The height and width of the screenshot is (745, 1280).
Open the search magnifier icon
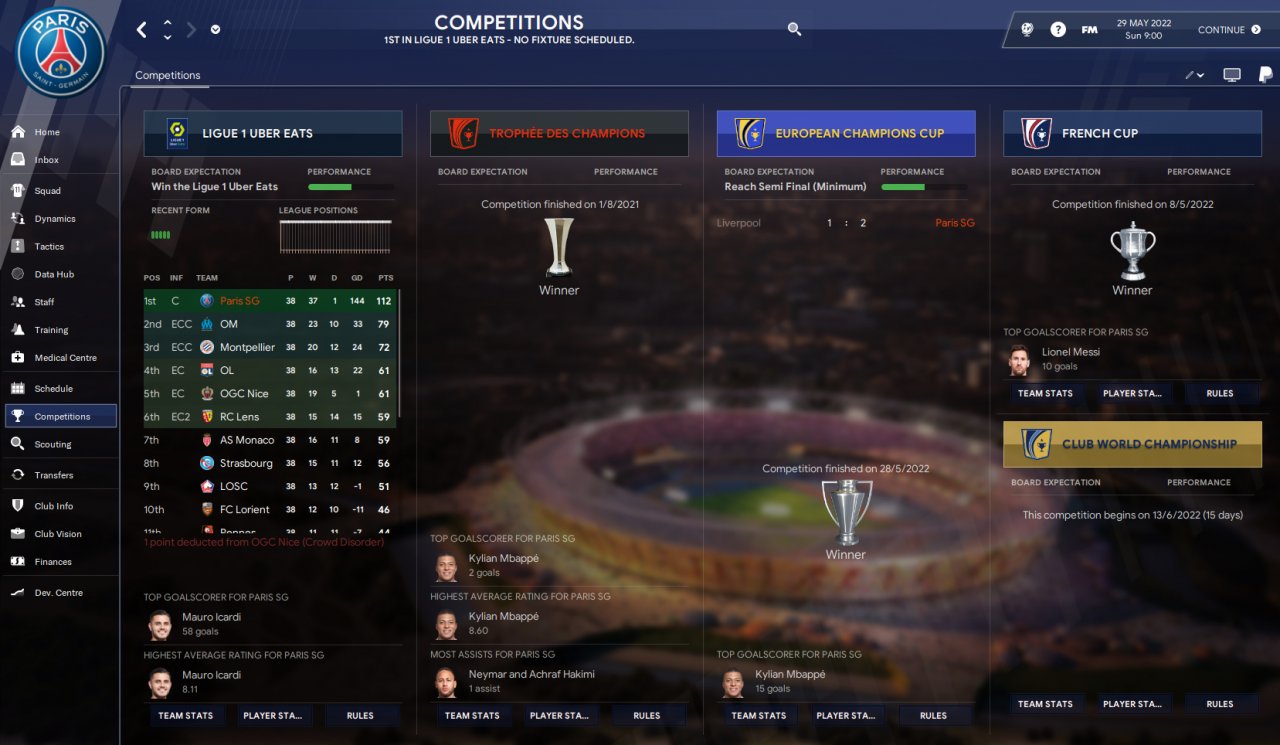[794, 30]
